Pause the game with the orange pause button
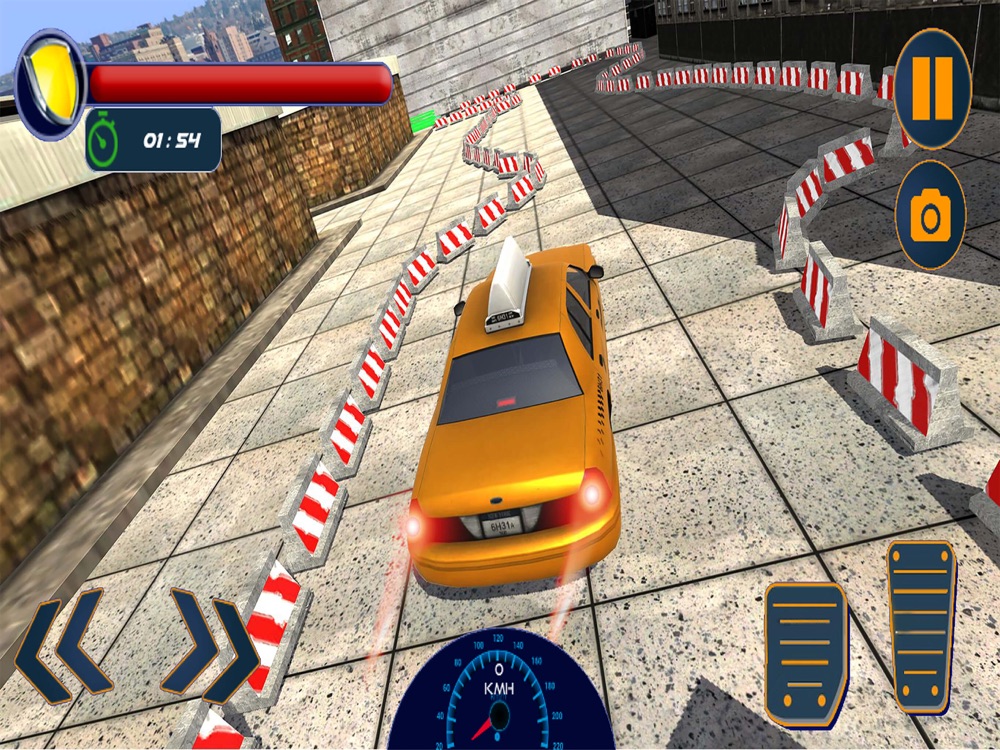 pos(932,89)
